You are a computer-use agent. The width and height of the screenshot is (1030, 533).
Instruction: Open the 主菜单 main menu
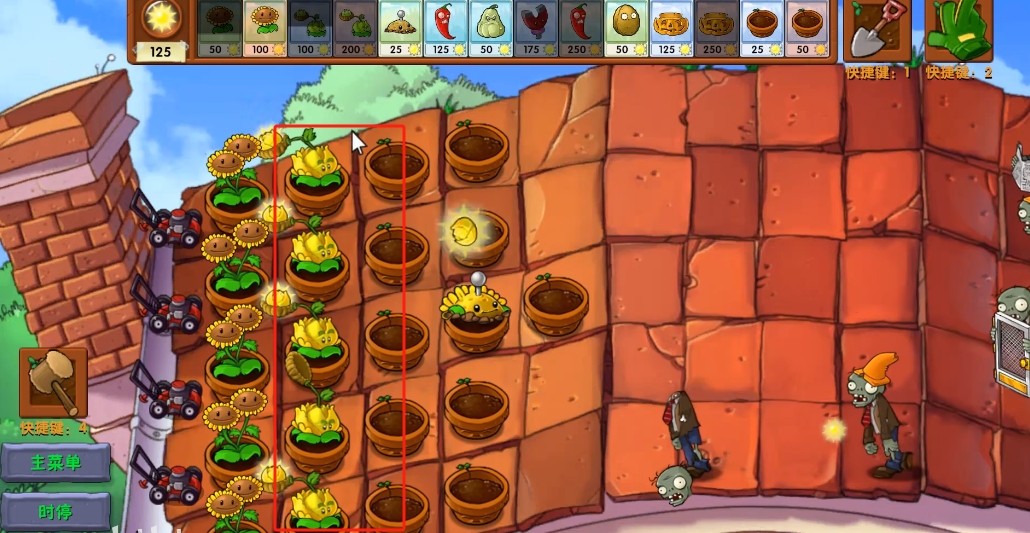tap(56, 463)
